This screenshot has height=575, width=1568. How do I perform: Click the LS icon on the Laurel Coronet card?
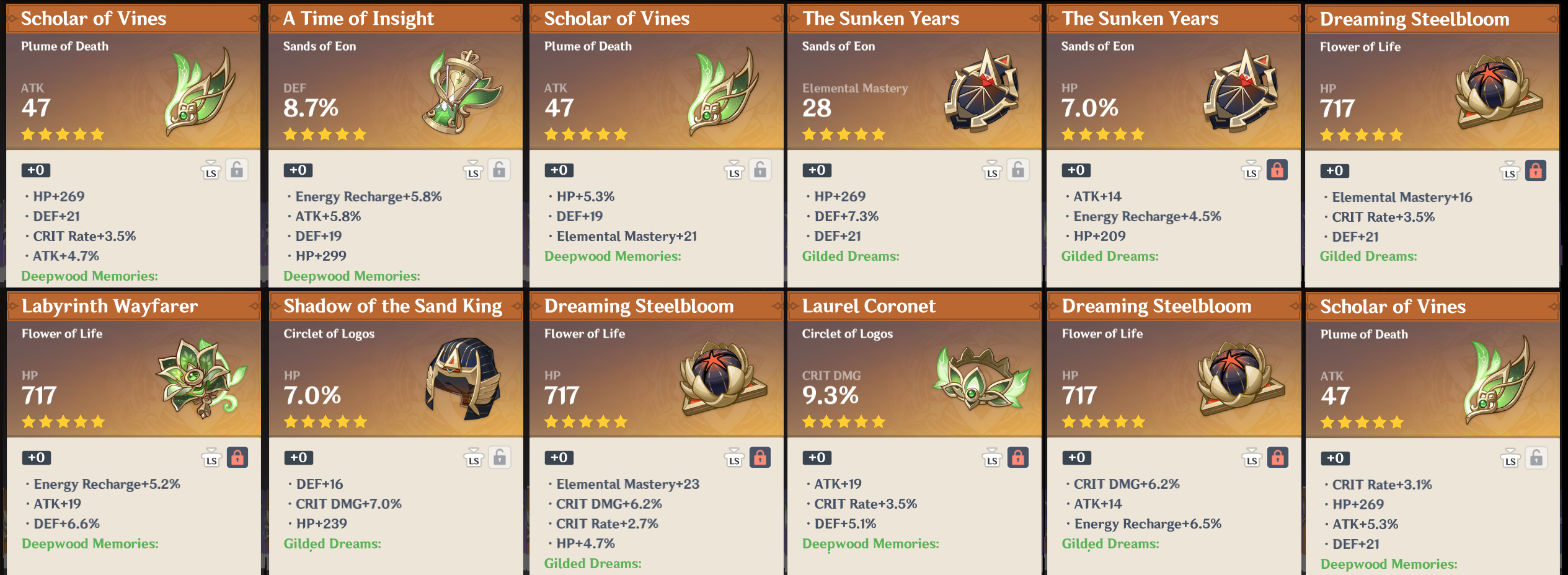tap(993, 458)
